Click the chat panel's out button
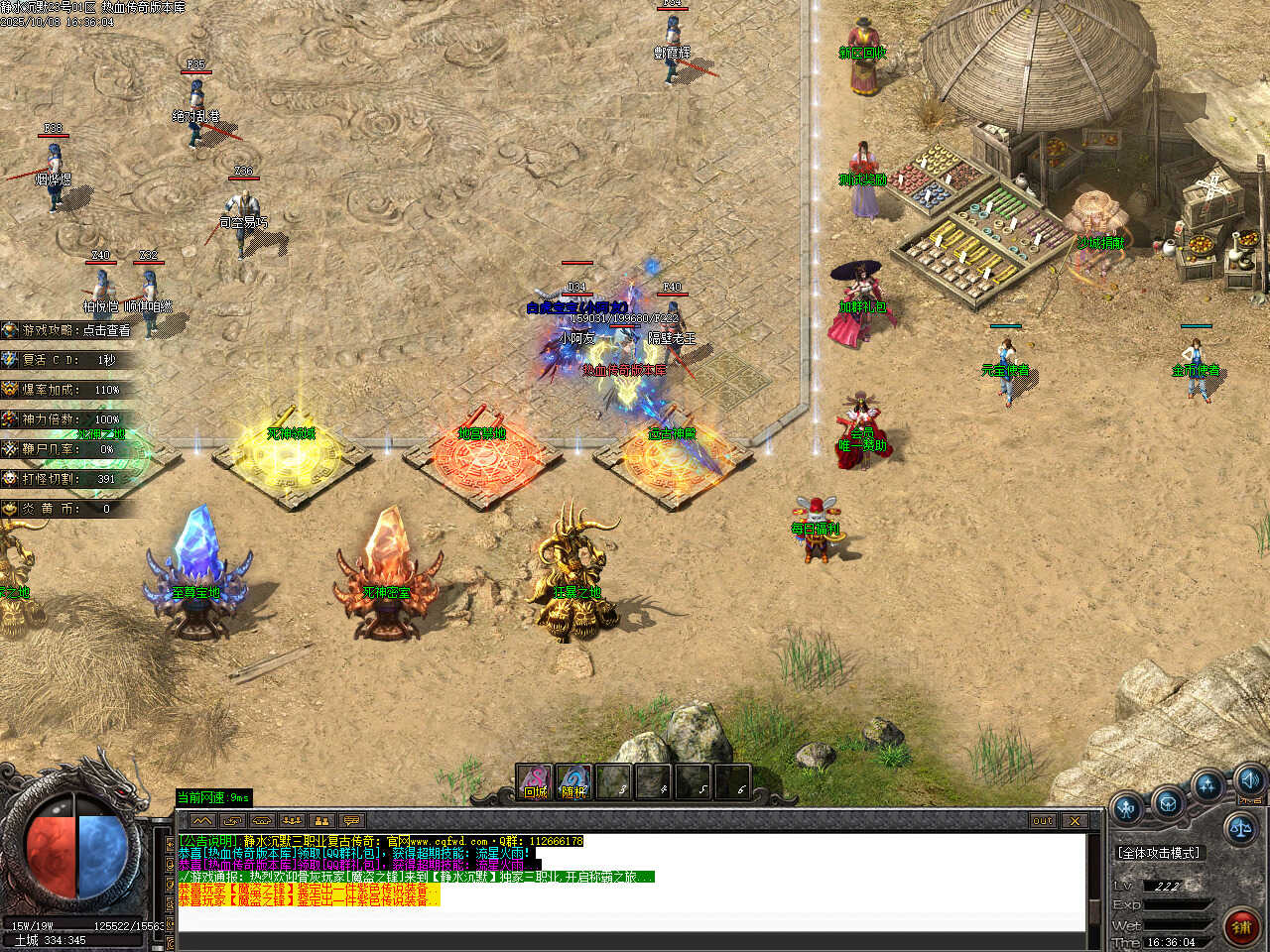Image resolution: width=1270 pixels, height=952 pixels. tap(1042, 820)
